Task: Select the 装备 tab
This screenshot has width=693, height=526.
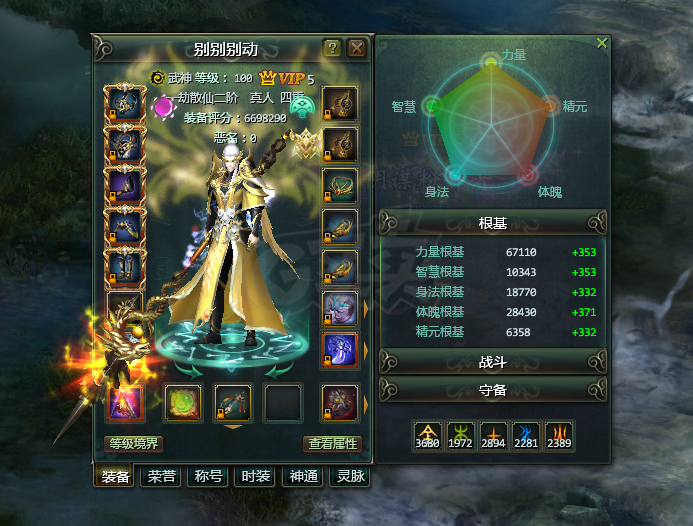Action: (x=114, y=477)
